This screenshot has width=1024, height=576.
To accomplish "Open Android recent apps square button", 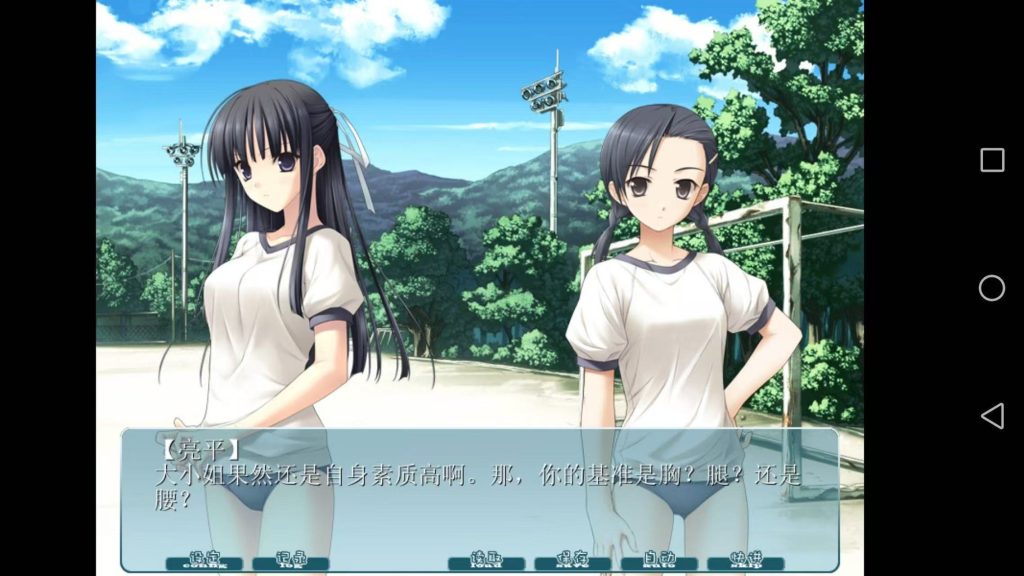I will pyautogui.click(x=992, y=160).
